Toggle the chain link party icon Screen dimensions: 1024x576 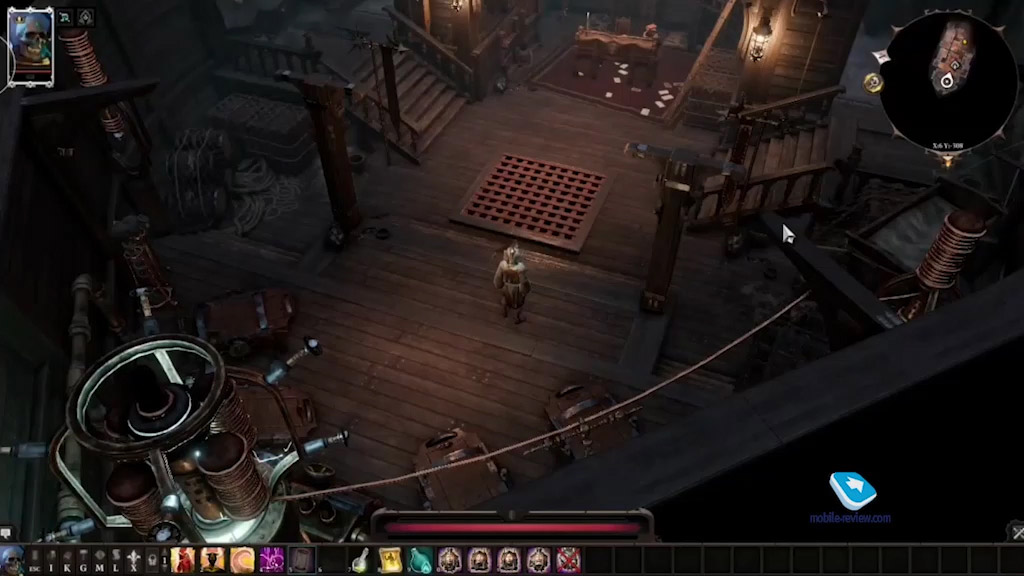point(65,17)
